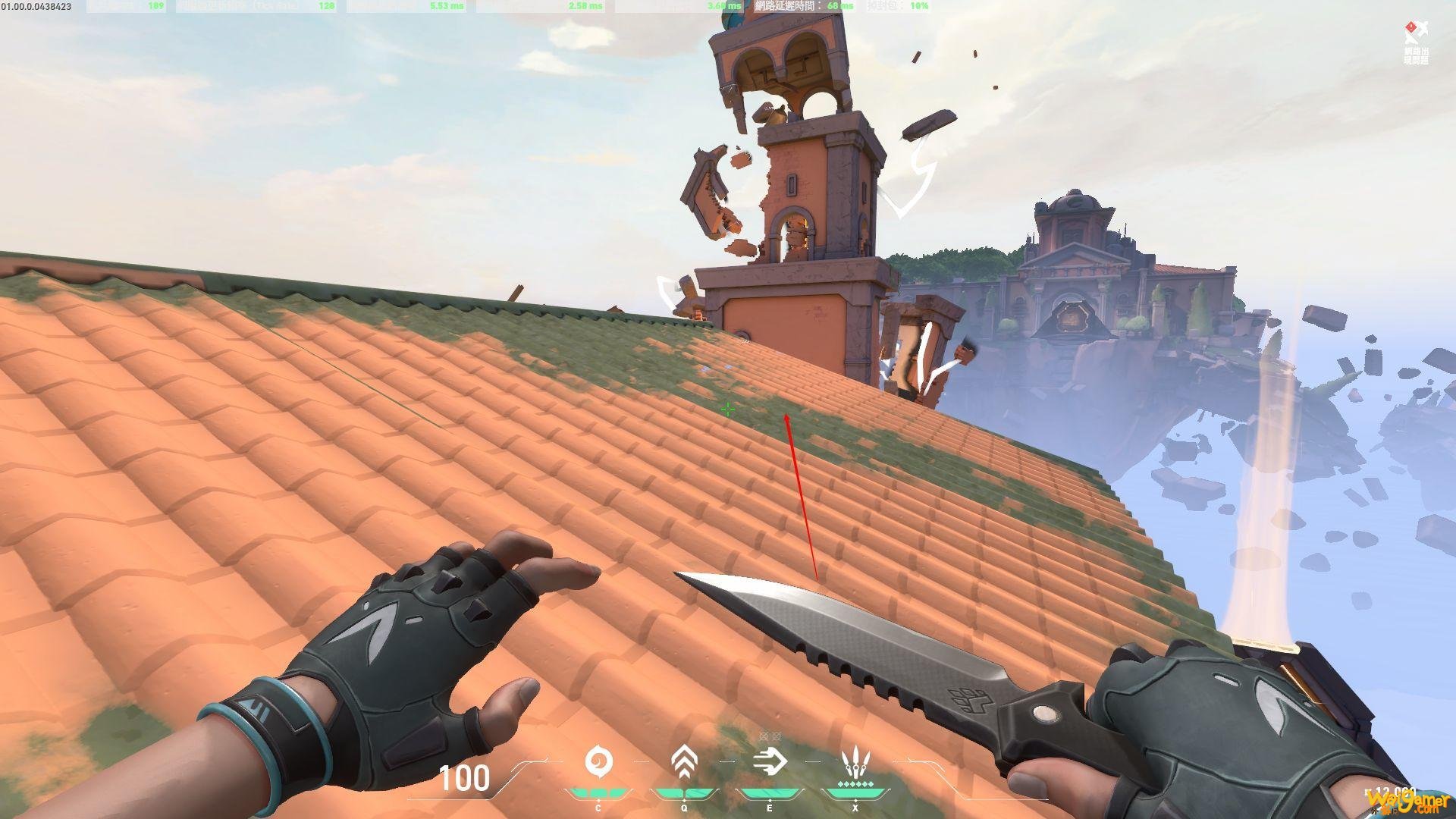
Task: Click the ultimate point diamonds above the X bar
Action: [x=855, y=783]
